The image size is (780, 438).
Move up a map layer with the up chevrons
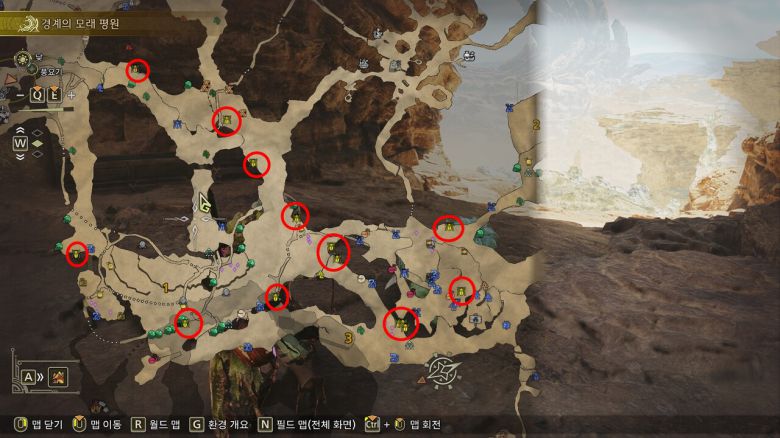pos(20,130)
